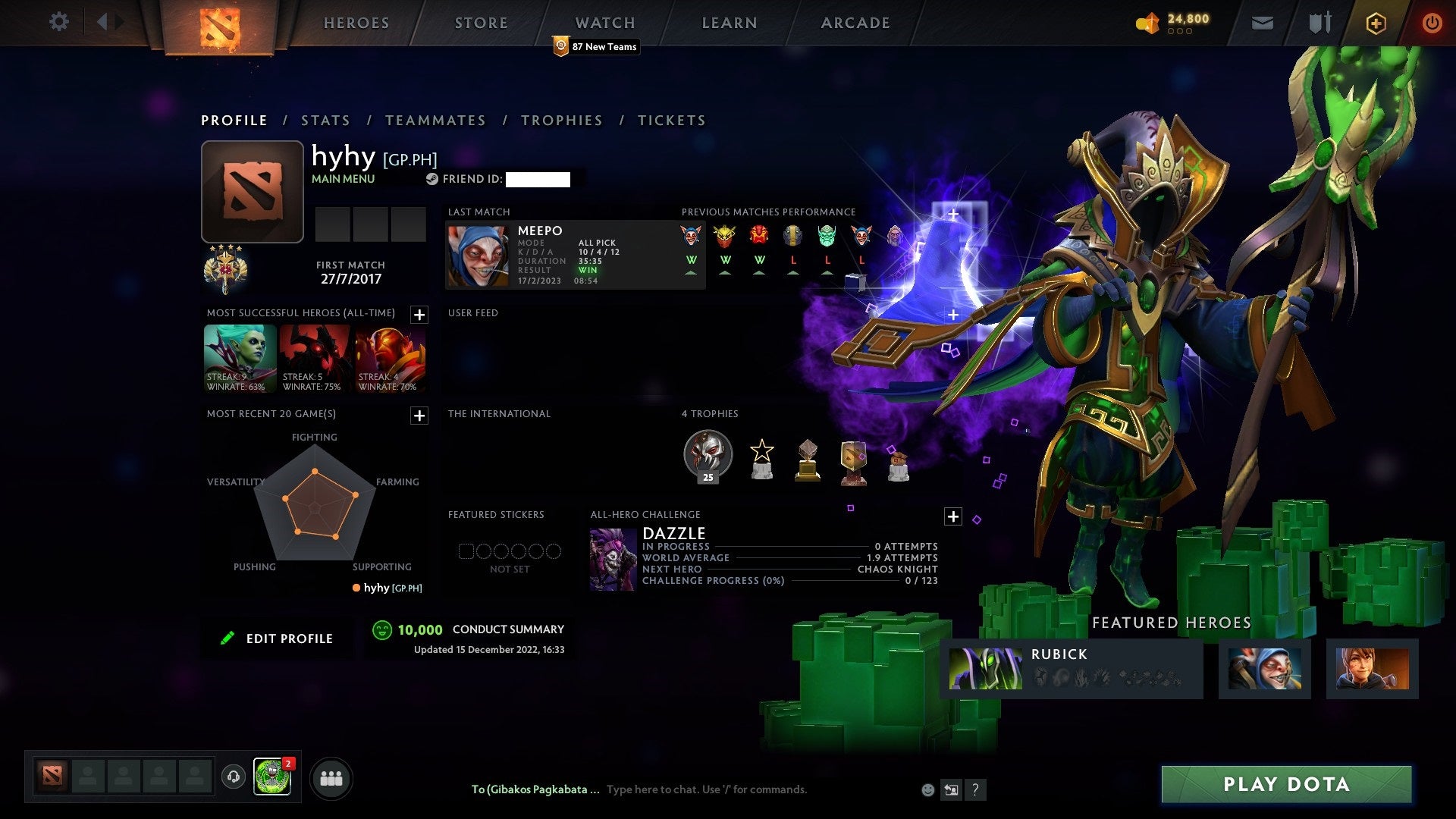The image size is (1456, 819).
Task: Select the Meepo last match thumbnail
Action: 478,254
